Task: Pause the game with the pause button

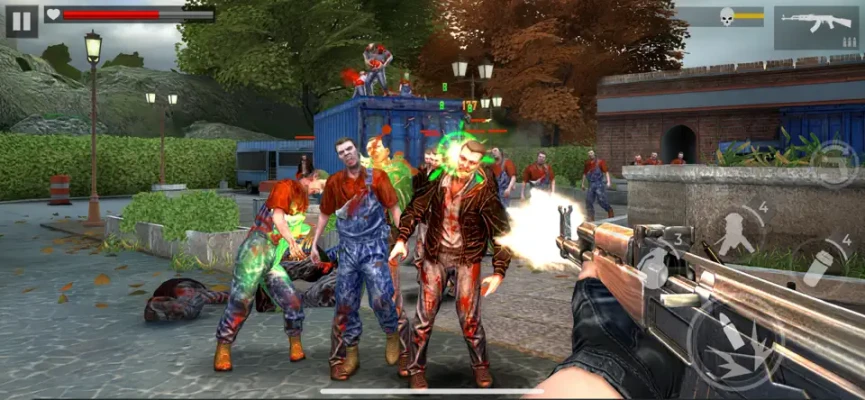Action: [21, 20]
